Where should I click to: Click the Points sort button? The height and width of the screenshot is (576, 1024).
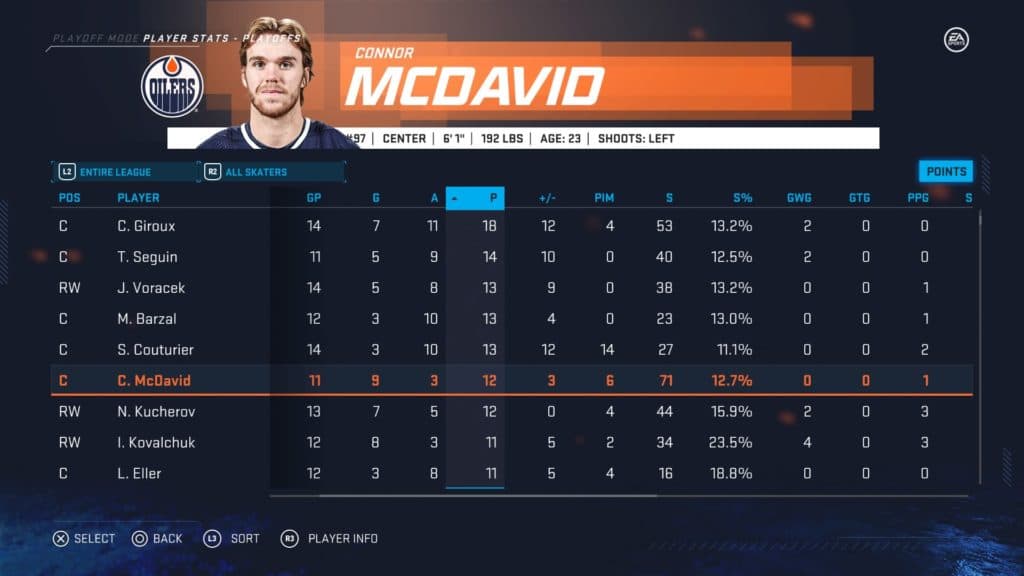pyautogui.click(x=945, y=171)
